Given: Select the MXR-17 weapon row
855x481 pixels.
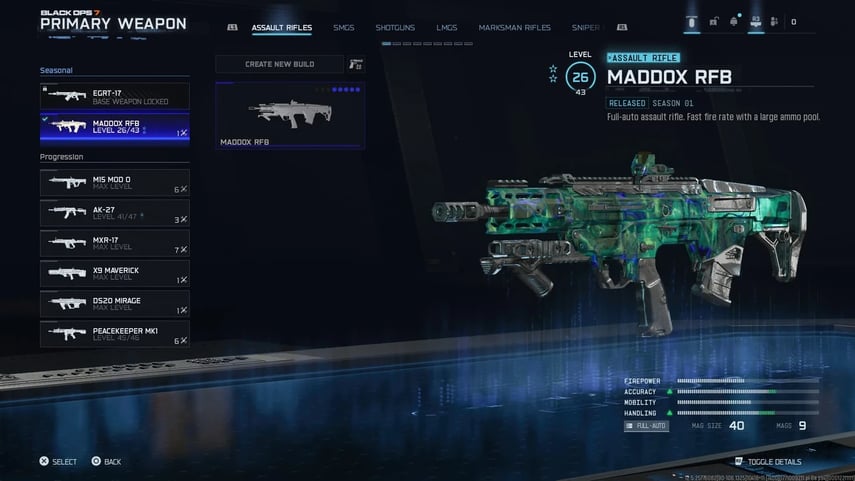Looking at the screenshot, I should pyautogui.click(x=114, y=243).
